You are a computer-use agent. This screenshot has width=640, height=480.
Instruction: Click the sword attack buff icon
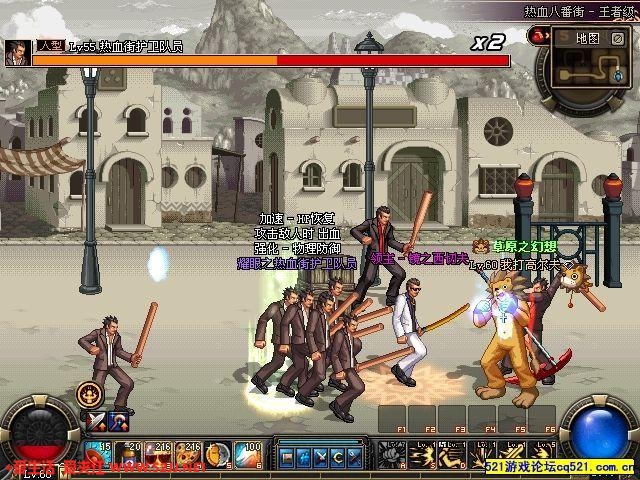coord(97,421)
